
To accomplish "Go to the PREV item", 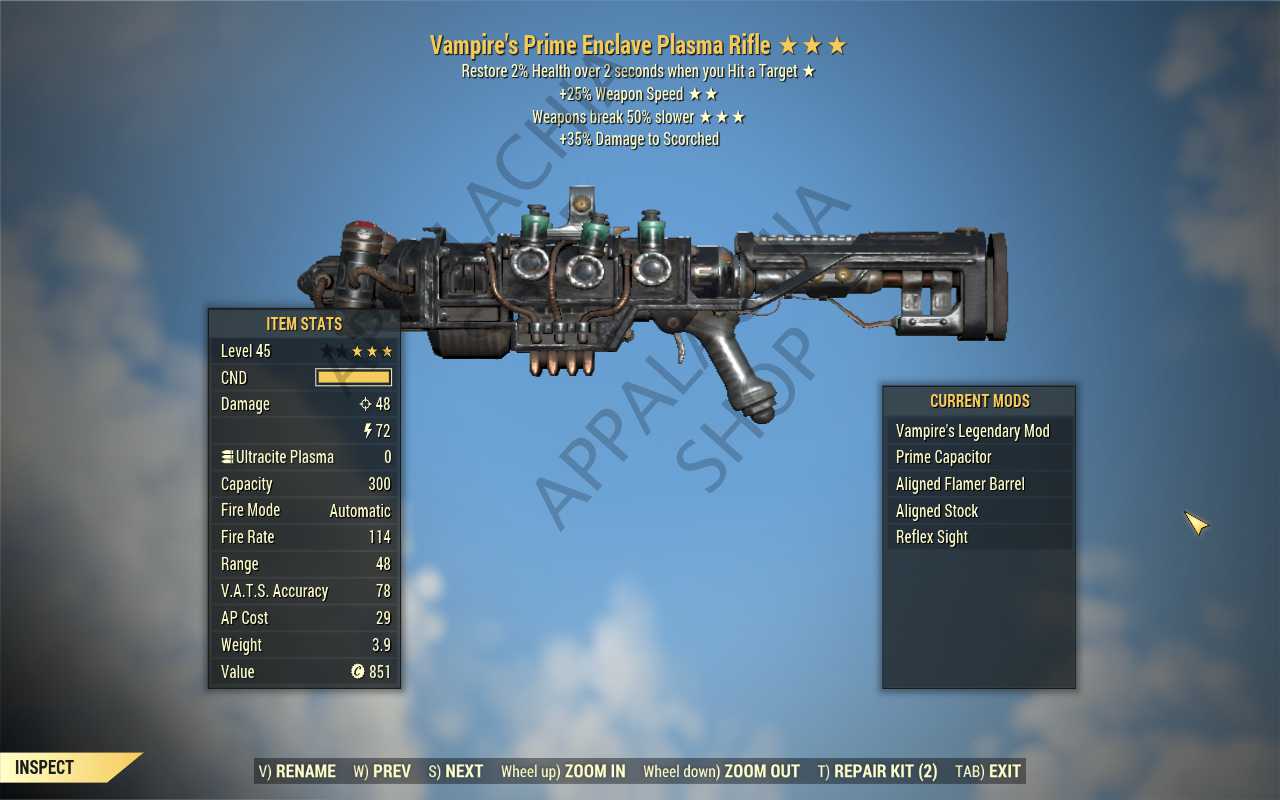I will (x=382, y=771).
